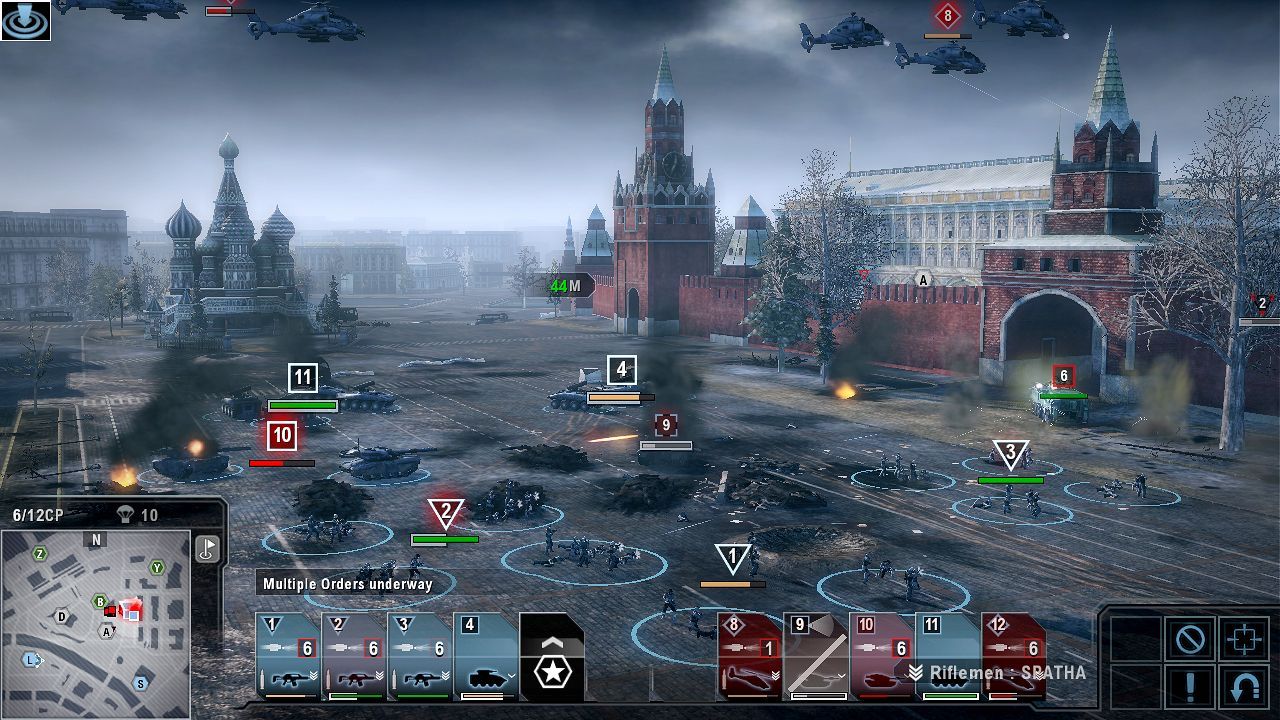The width and height of the screenshot is (1280, 720).
Task: Click objective Z marker on the minimap
Action: point(39,554)
